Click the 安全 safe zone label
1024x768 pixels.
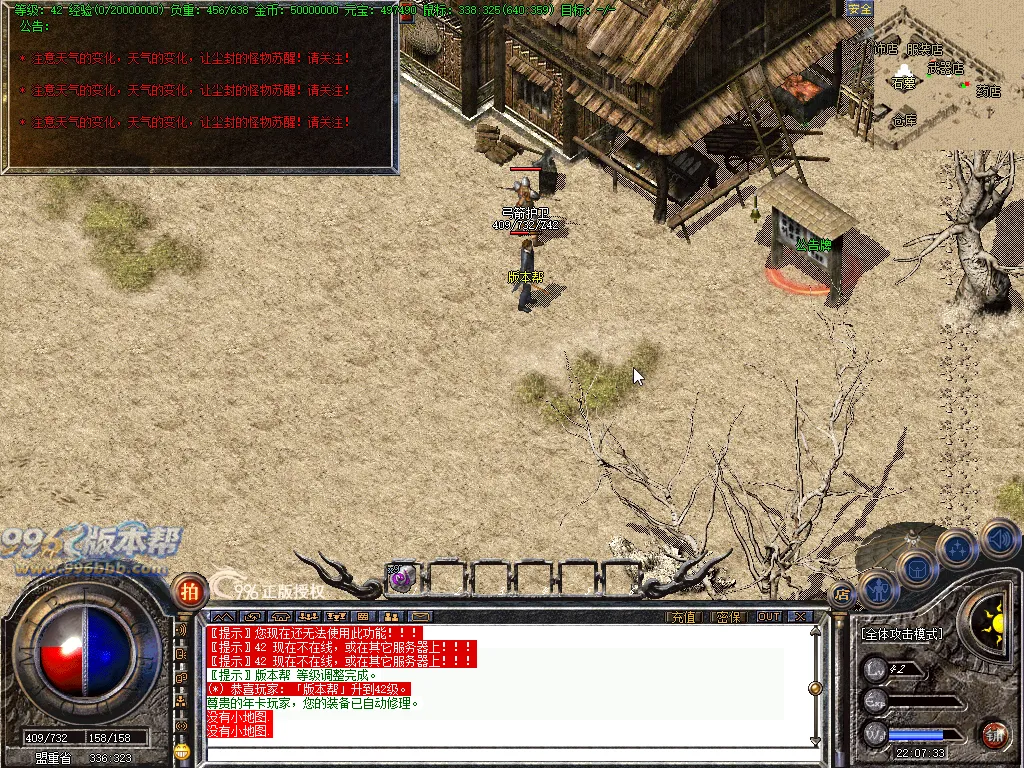(860, 9)
